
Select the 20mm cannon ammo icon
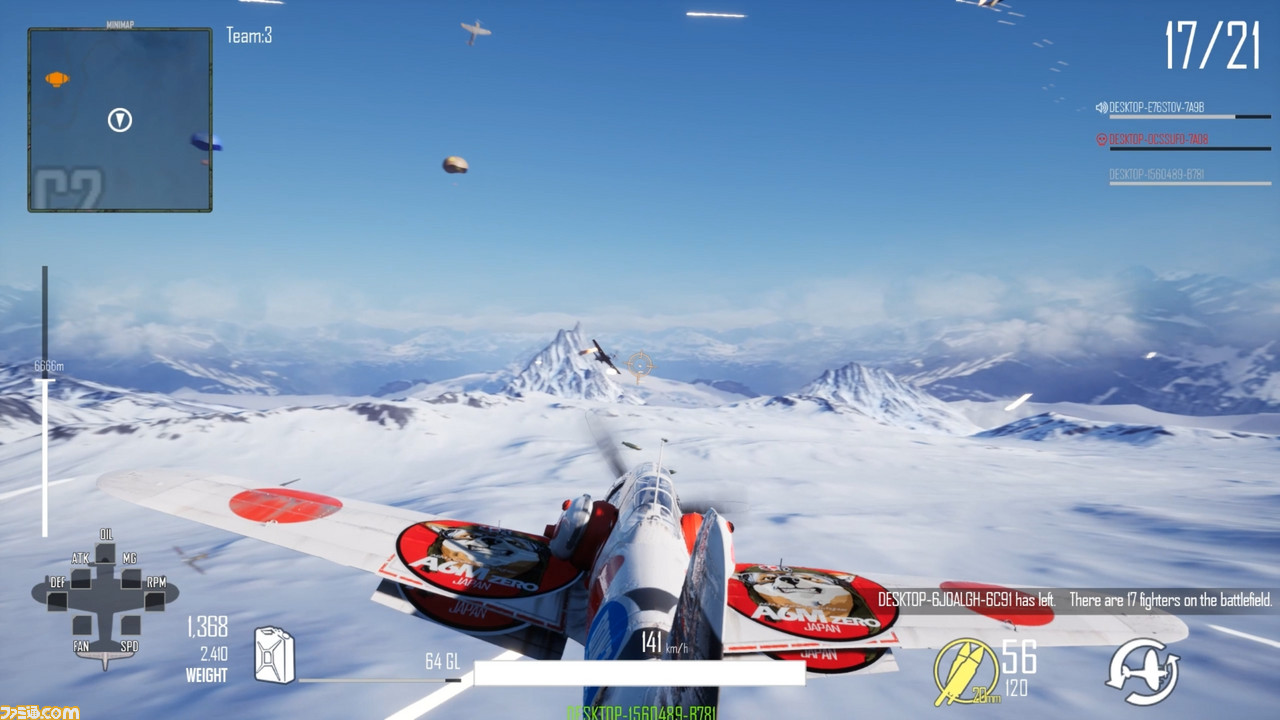[965, 670]
